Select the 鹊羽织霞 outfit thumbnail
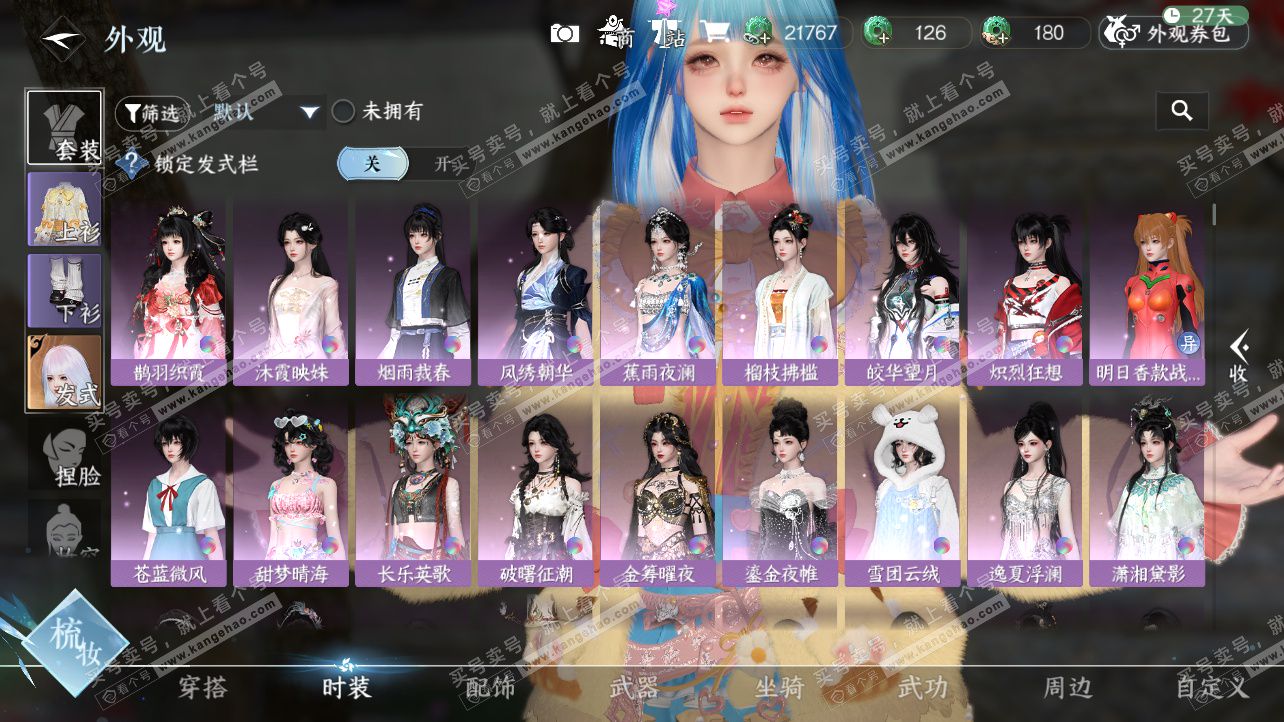 point(169,293)
